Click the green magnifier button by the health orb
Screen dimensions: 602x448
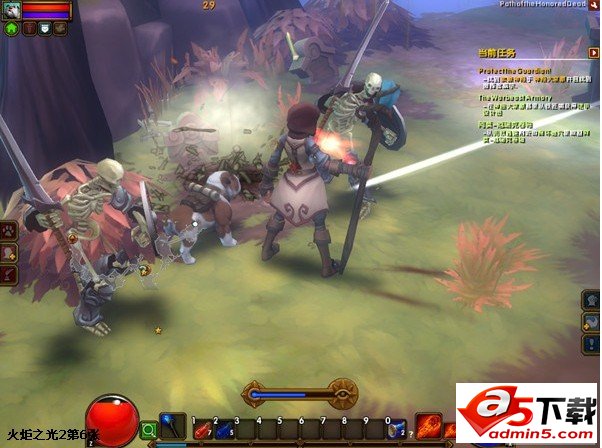(148, 429)
